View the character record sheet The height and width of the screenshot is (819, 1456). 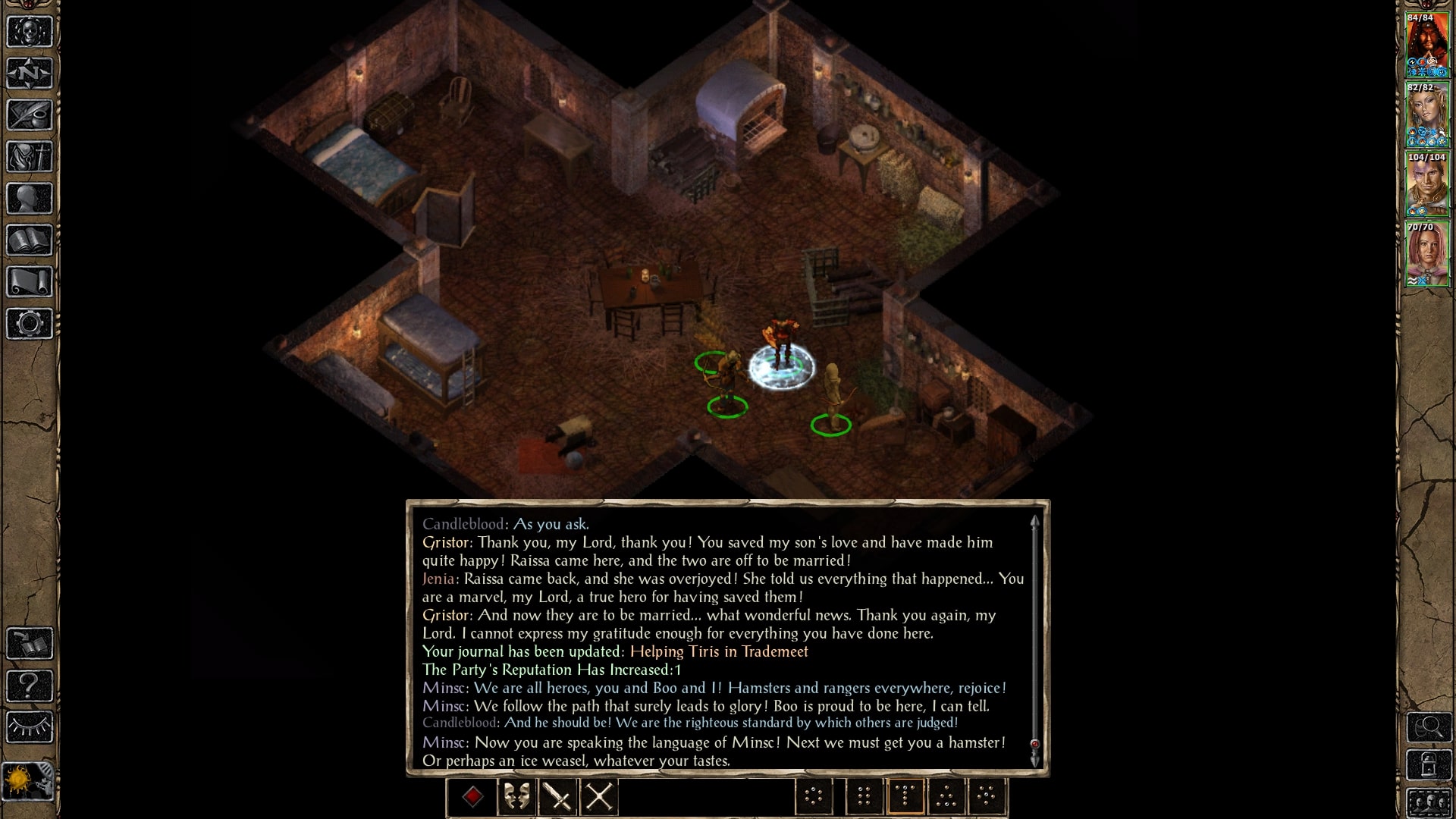(28, 199)
